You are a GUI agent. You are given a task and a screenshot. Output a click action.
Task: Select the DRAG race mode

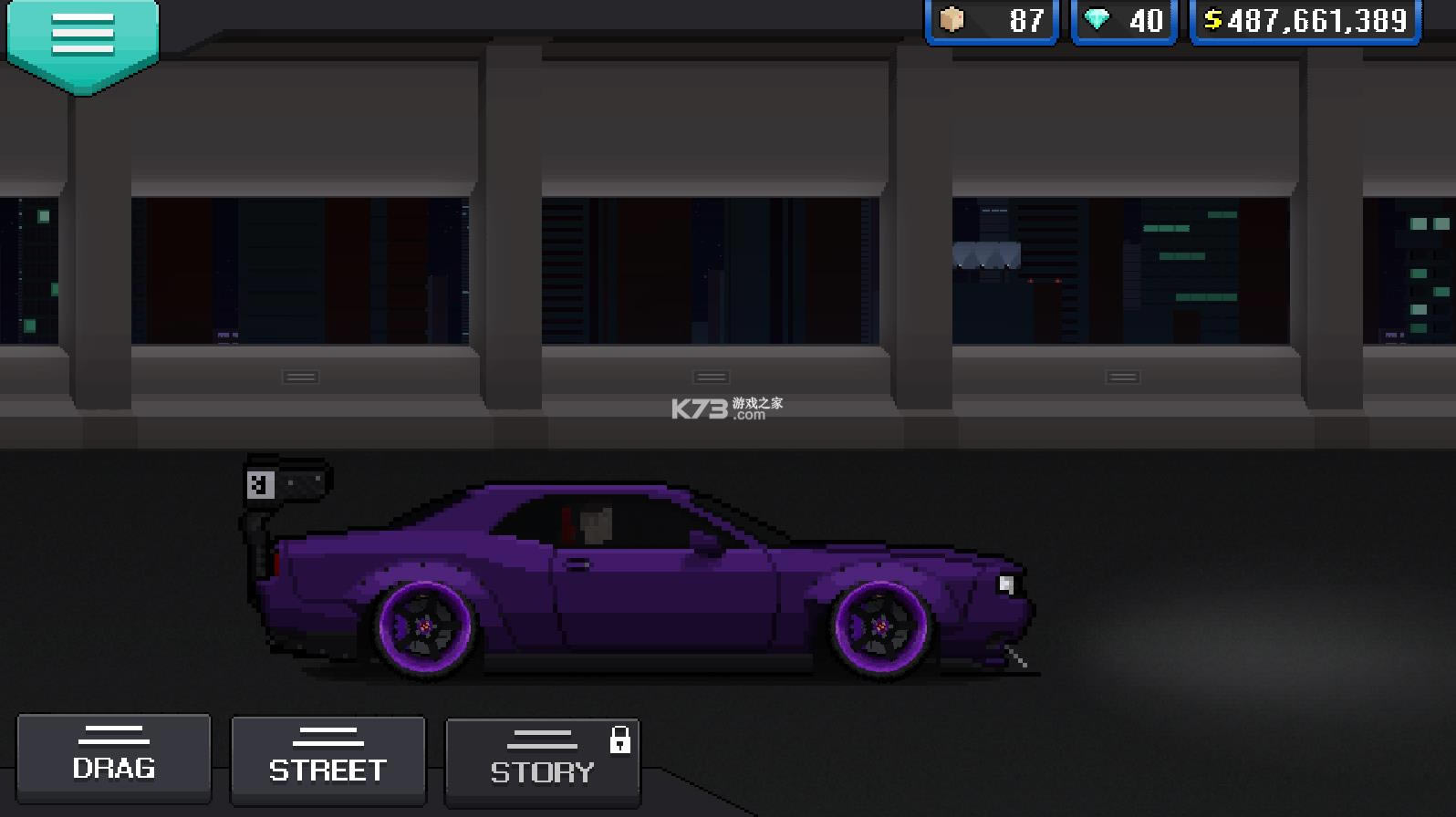pos(113,759)
